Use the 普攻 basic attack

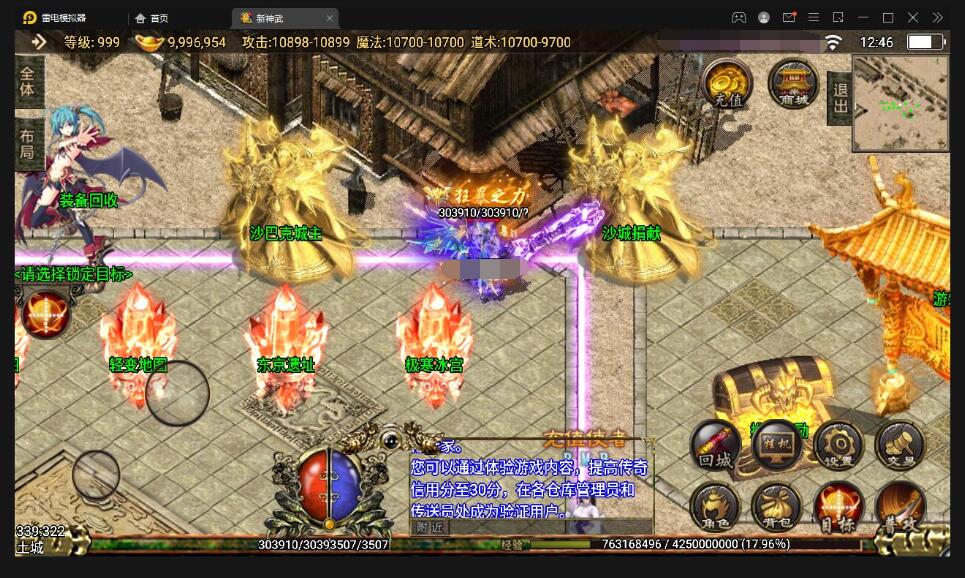point(899,507)
